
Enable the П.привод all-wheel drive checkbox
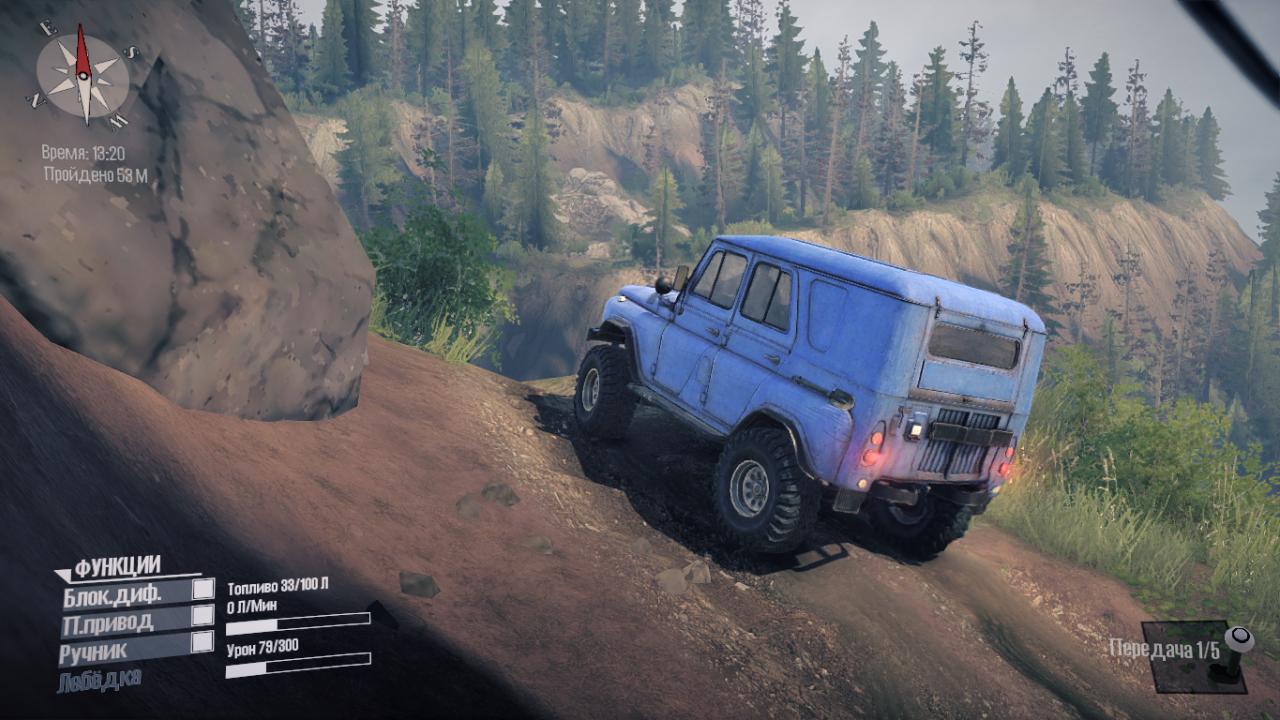pyautogui.click(x=203, y=616)
